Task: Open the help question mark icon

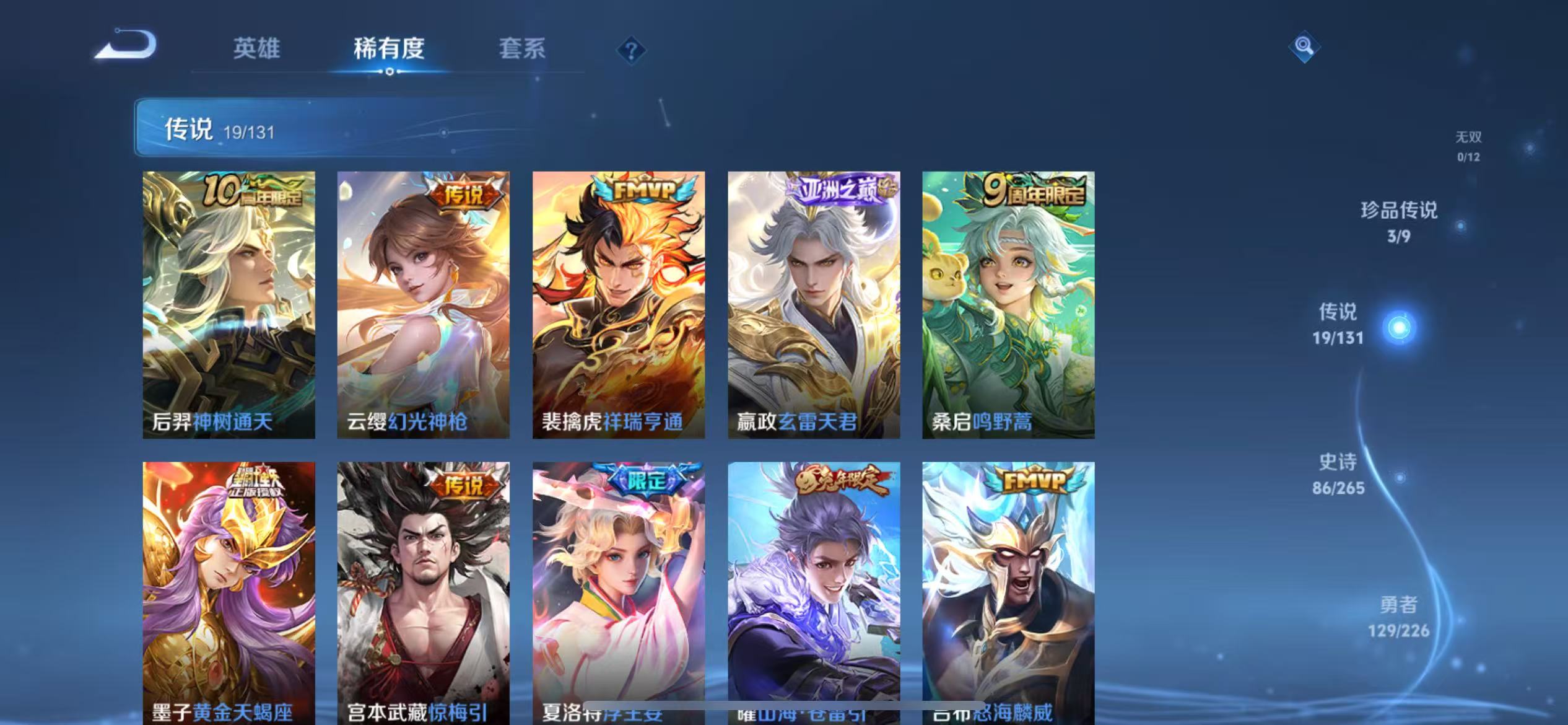Action: [x=630, y=51]
